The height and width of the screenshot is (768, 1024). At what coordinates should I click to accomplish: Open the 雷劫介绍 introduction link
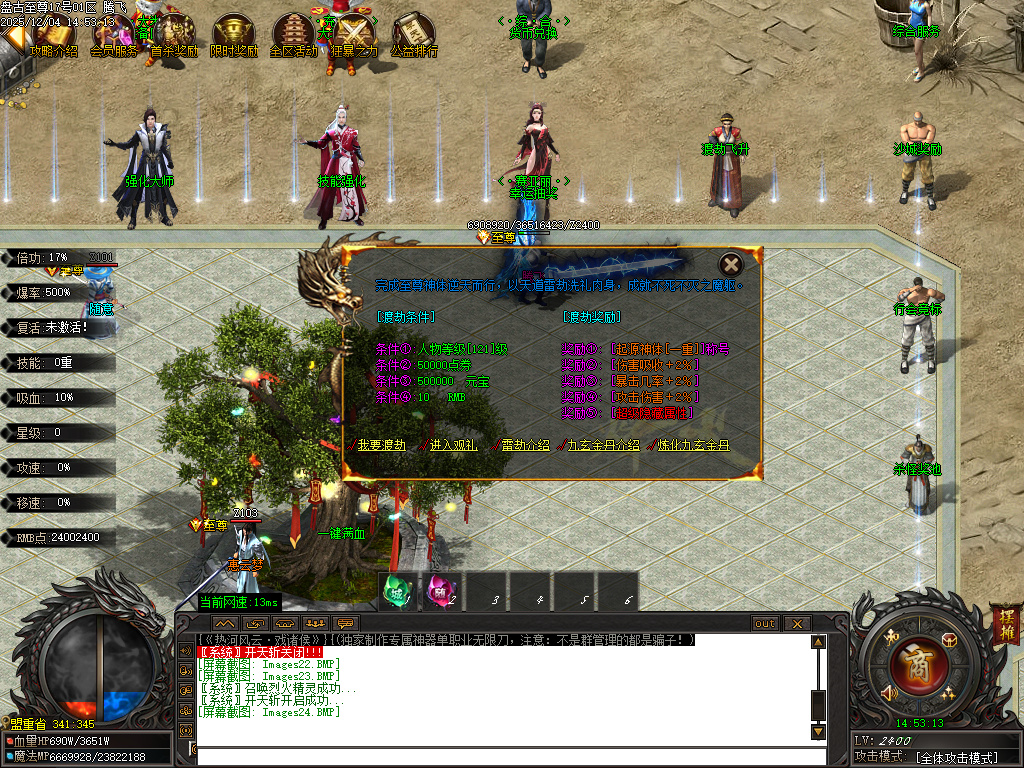coord(524,445)
